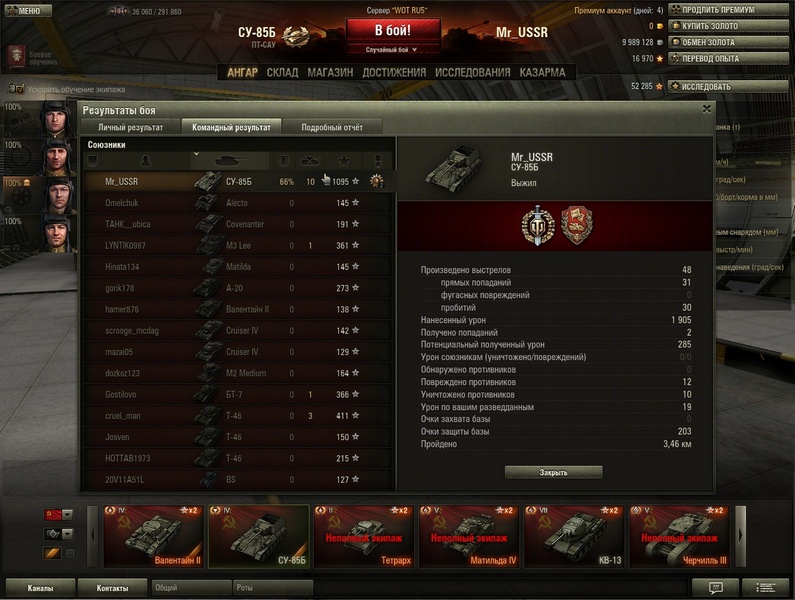Viewport: 795px width, 600px height.
Task: Close the battle results with Закрыть
Action: coord(553,472)
